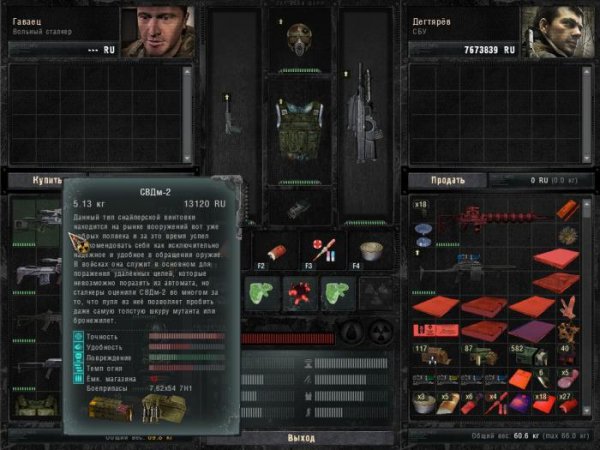Viewport: 600px width, 450px height.
Task: Select the equipped rifle in the primary weapon slot
Action: 360,115
